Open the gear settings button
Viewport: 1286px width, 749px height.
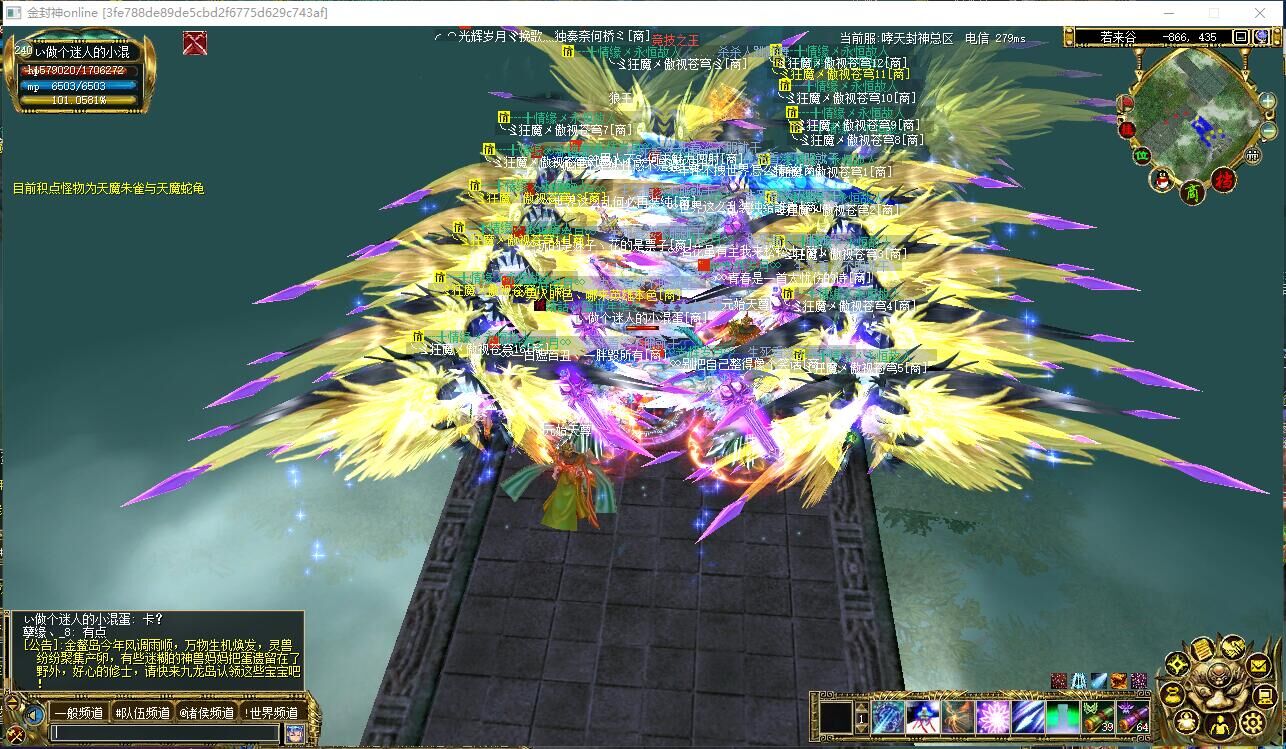point(1252,722)
